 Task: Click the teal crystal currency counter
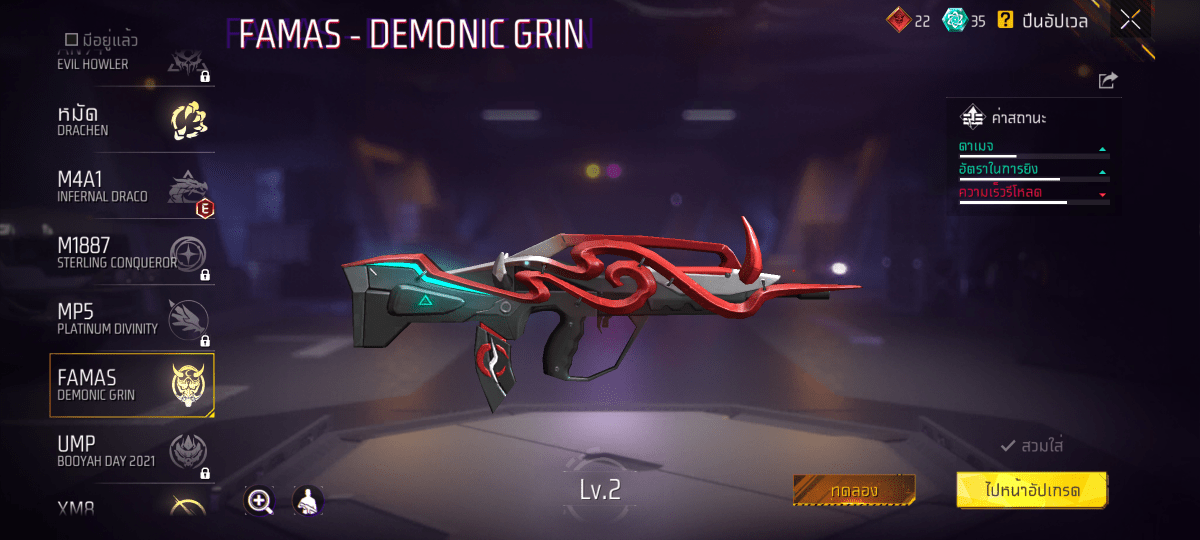coord(964,20)
